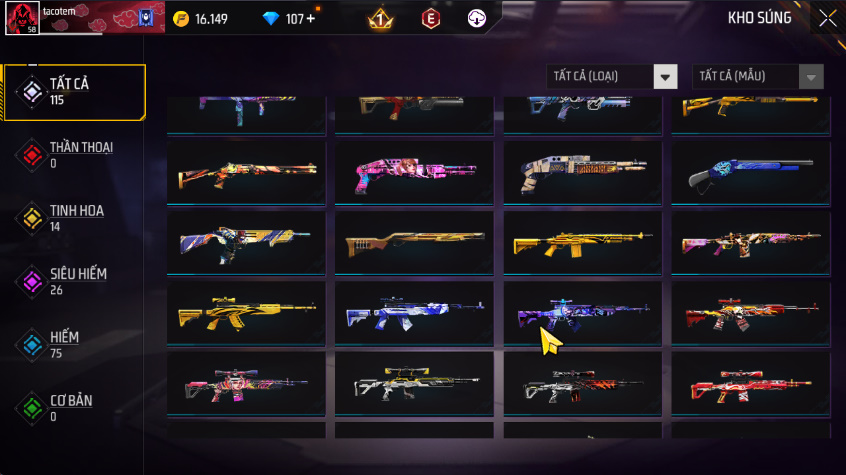Choose the Cơ Bản category
846x475 pixels.
pos(74,408)
